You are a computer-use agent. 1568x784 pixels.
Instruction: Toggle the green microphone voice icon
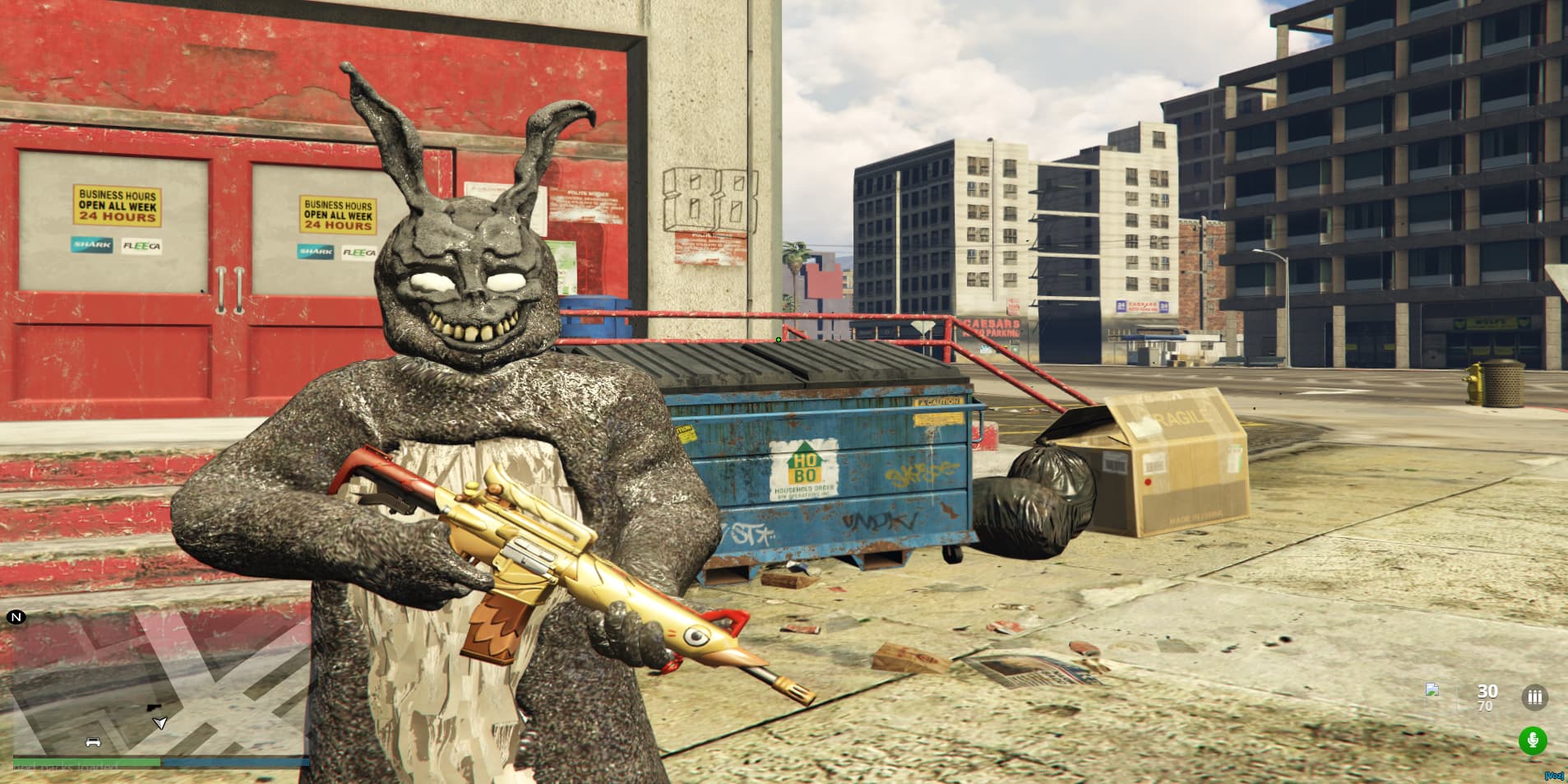(x=1532, y=740)
